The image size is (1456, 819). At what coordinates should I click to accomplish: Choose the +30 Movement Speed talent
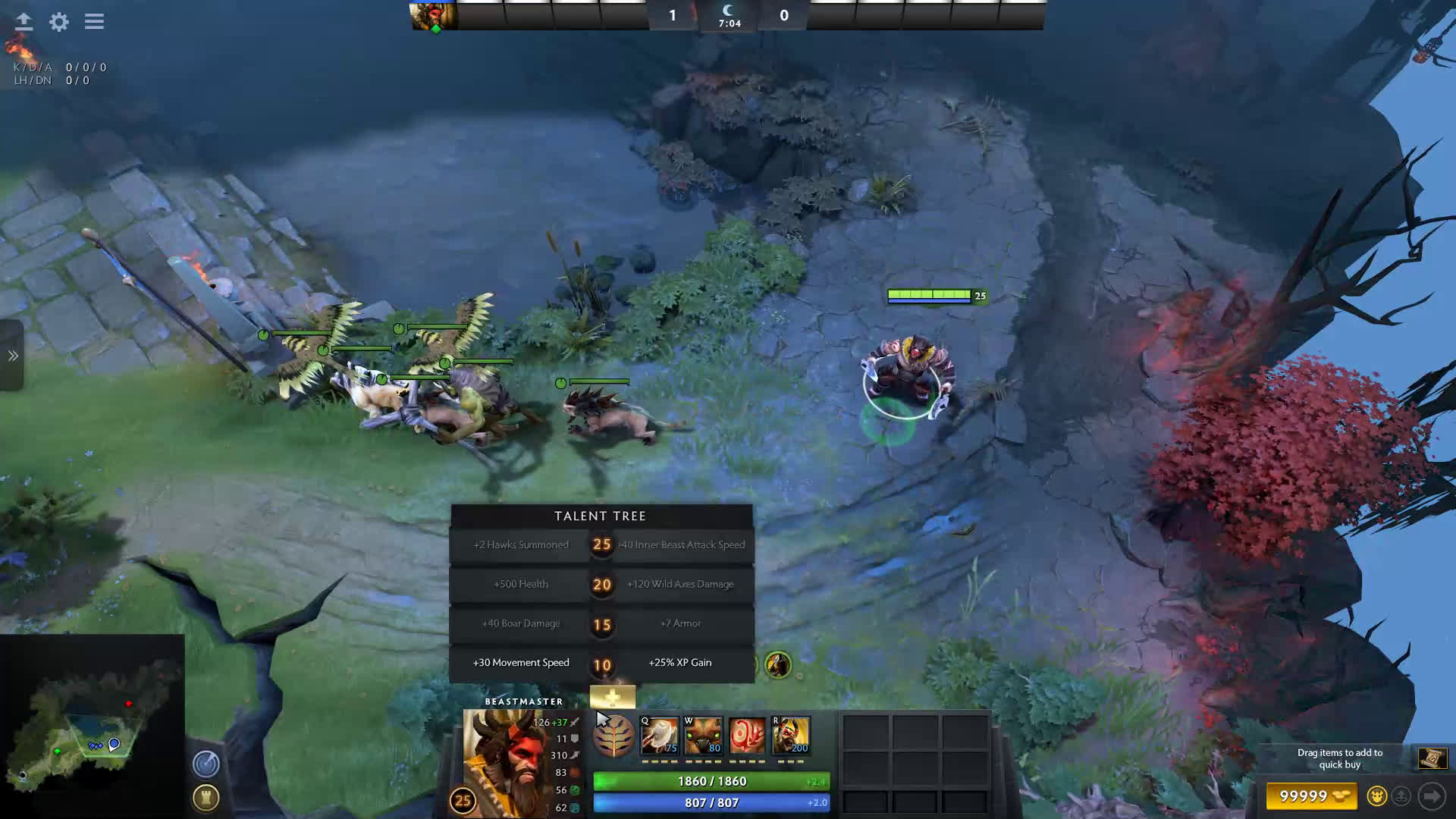point(520,663)
